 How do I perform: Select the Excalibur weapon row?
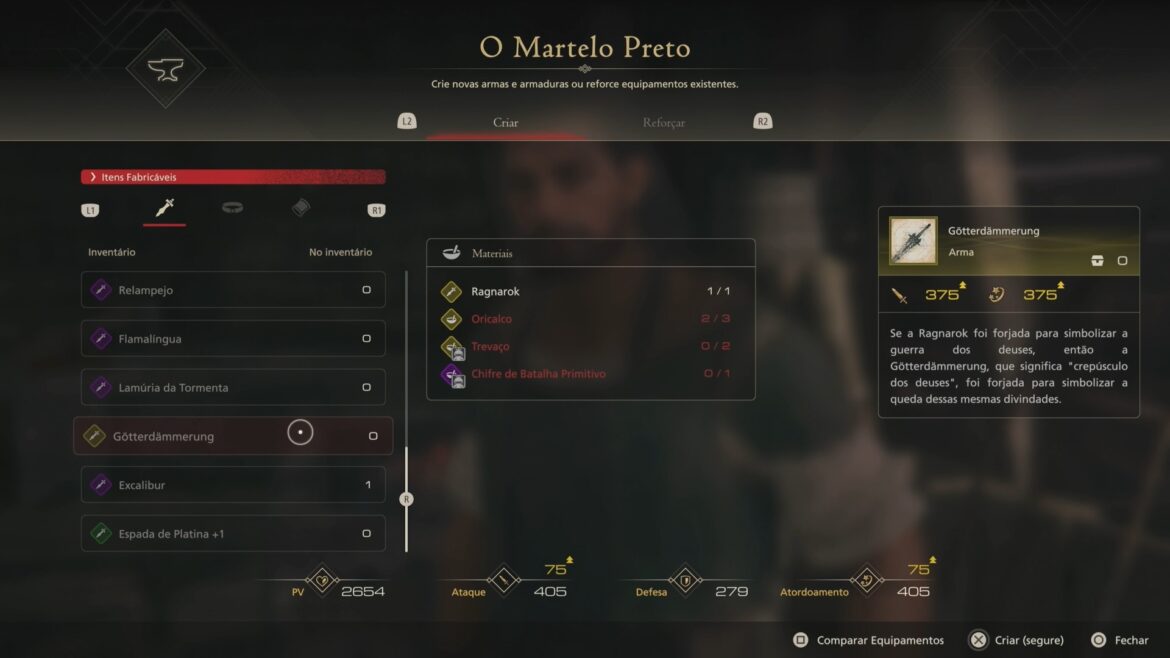(232, 485)
